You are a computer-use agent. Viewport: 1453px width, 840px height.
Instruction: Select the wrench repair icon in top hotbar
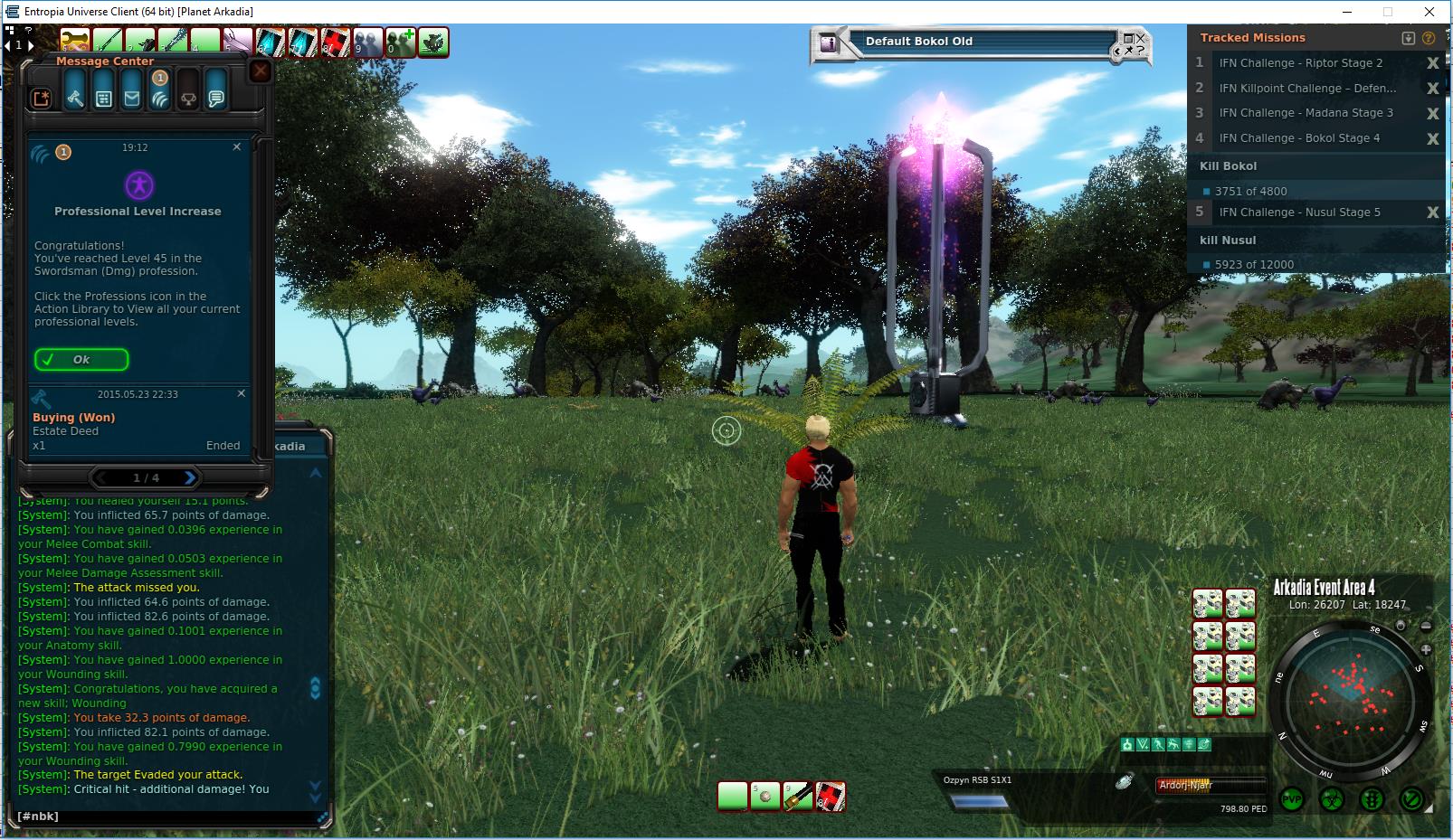(x=75, y=42)
